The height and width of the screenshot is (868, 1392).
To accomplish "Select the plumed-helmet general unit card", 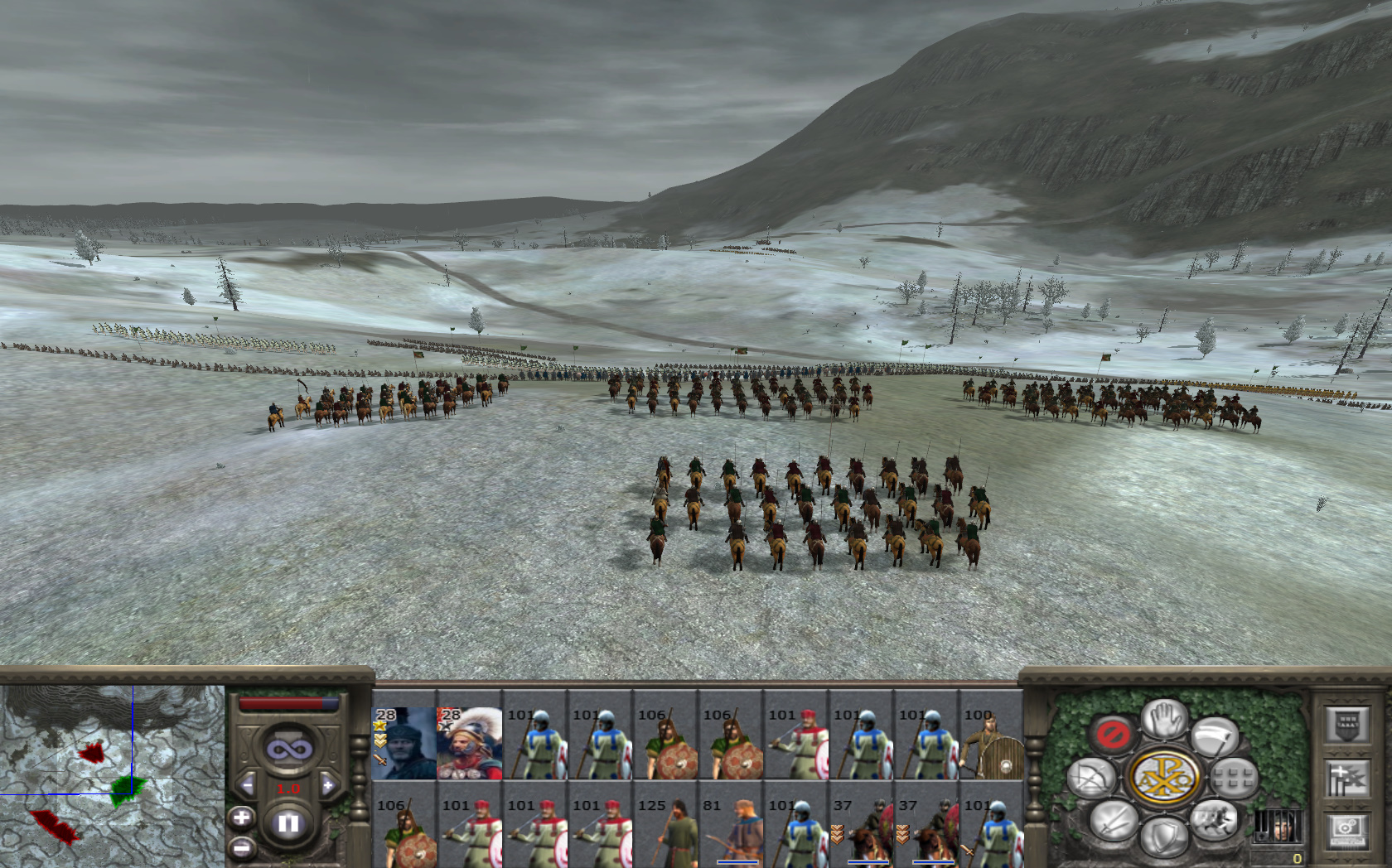I will tap(469, 743).
